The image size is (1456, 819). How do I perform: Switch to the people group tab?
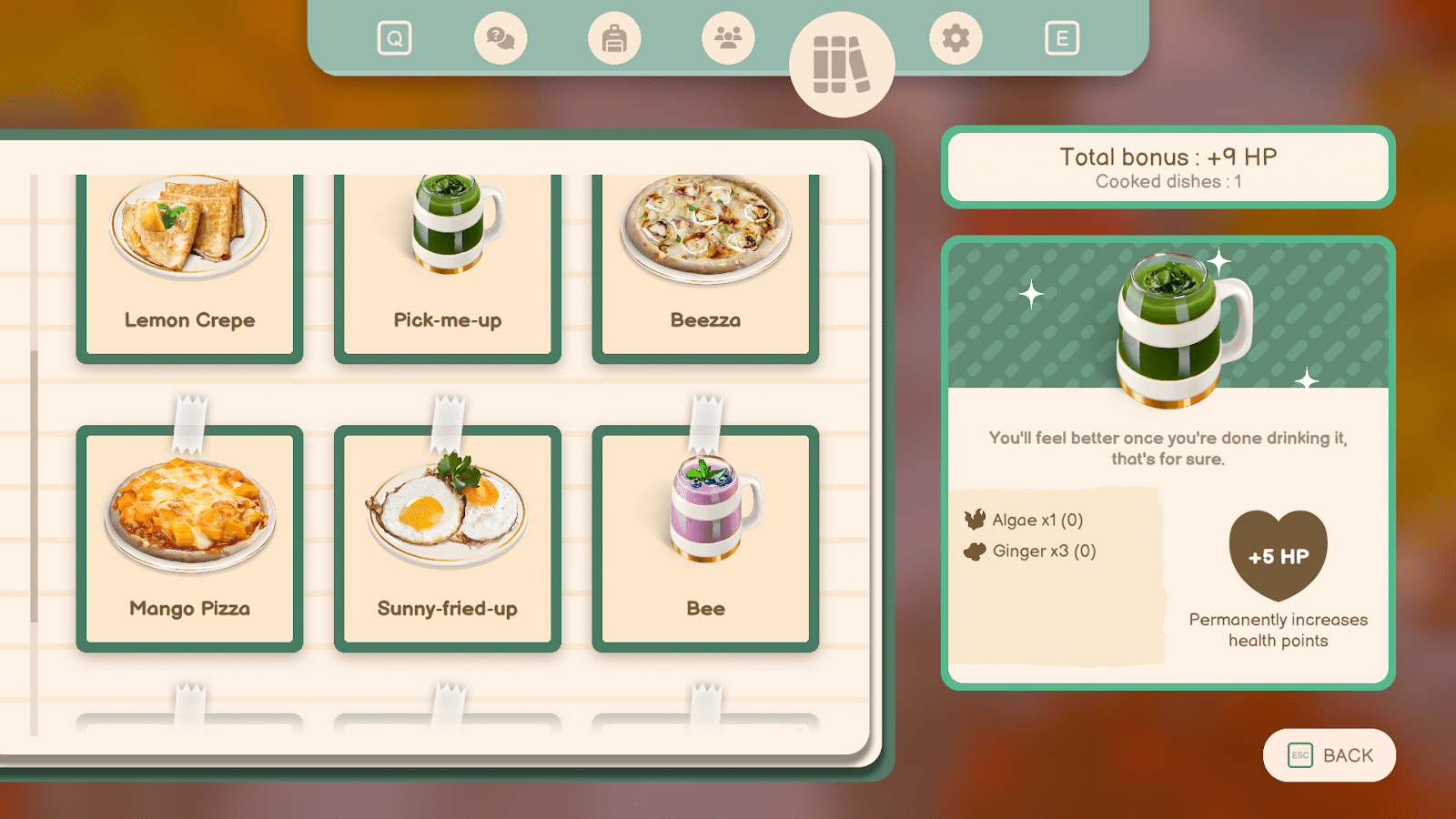(x=728, y=38)
